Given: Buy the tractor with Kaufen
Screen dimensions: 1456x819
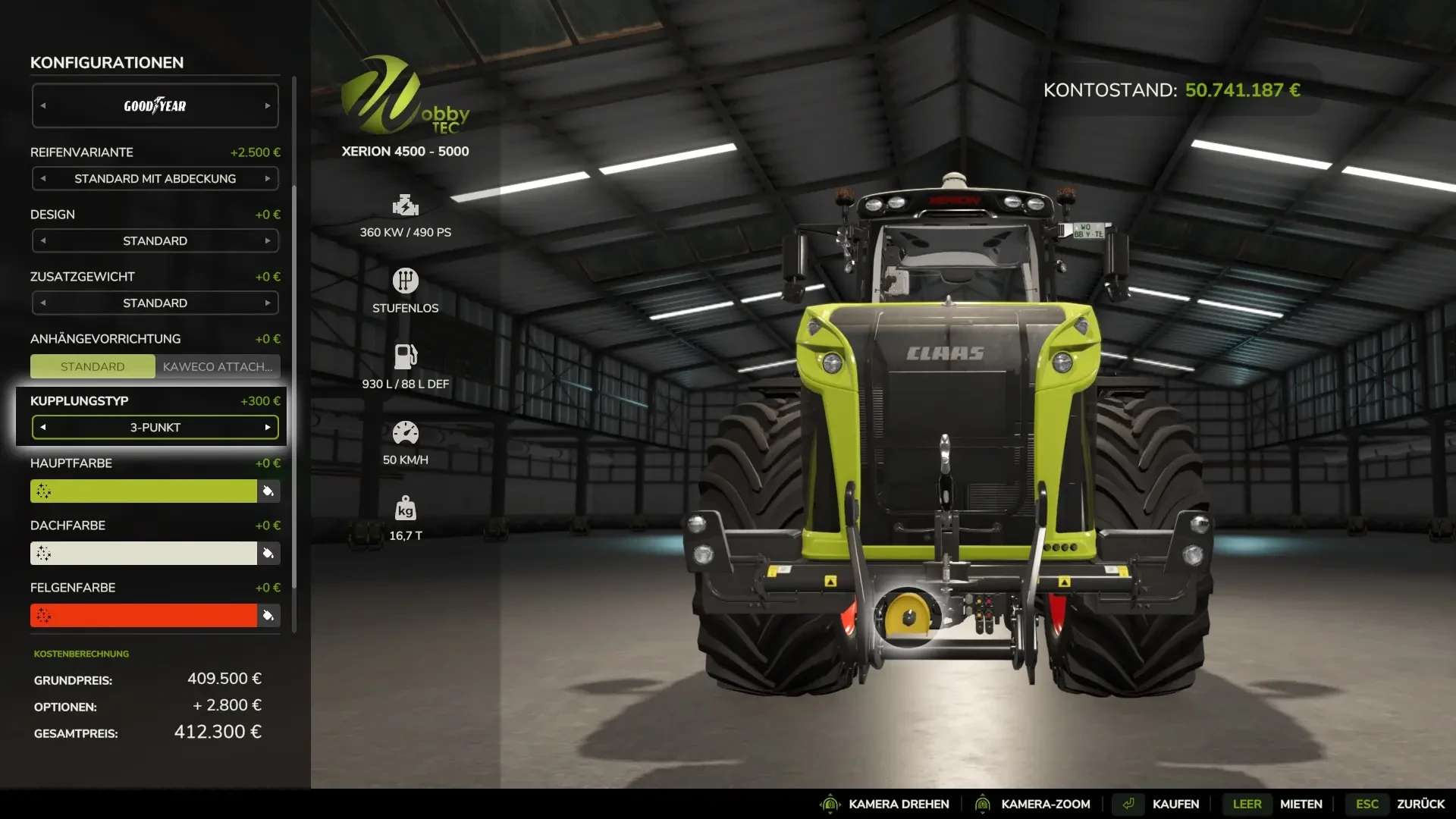Looking at the screenshot, I should pos(1175,804).
